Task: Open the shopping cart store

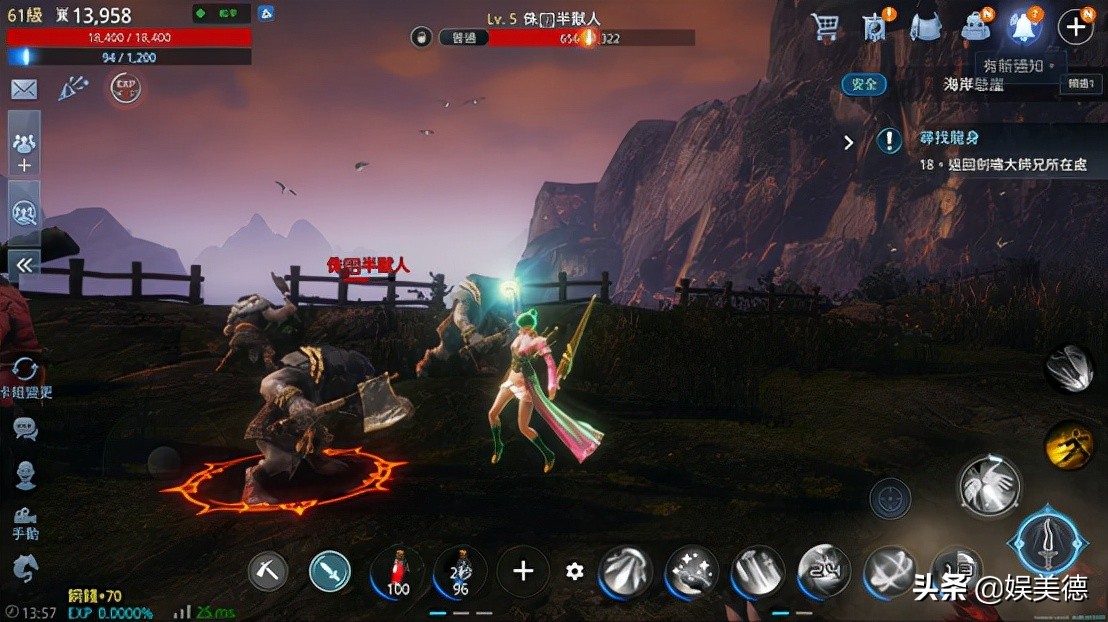Action: tap(826, 27)
